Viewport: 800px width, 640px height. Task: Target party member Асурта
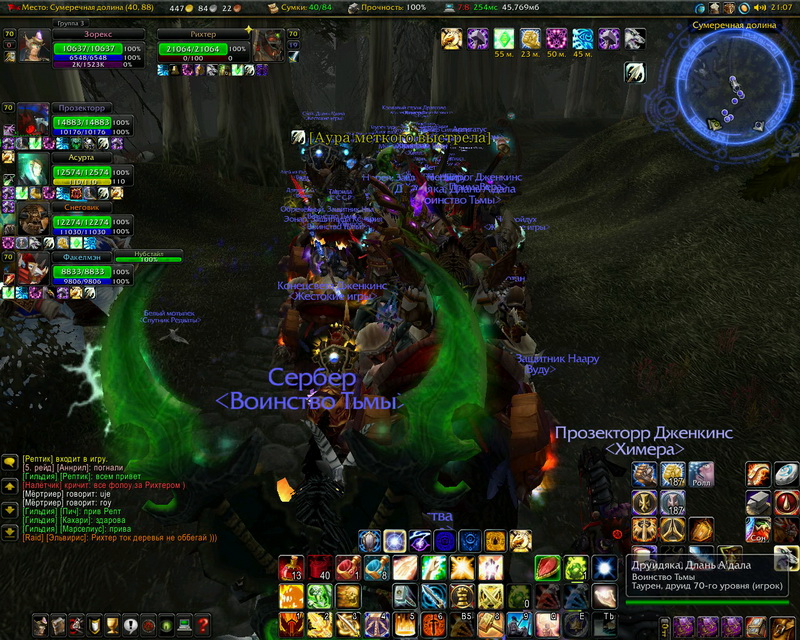click(x=82, y=171)
